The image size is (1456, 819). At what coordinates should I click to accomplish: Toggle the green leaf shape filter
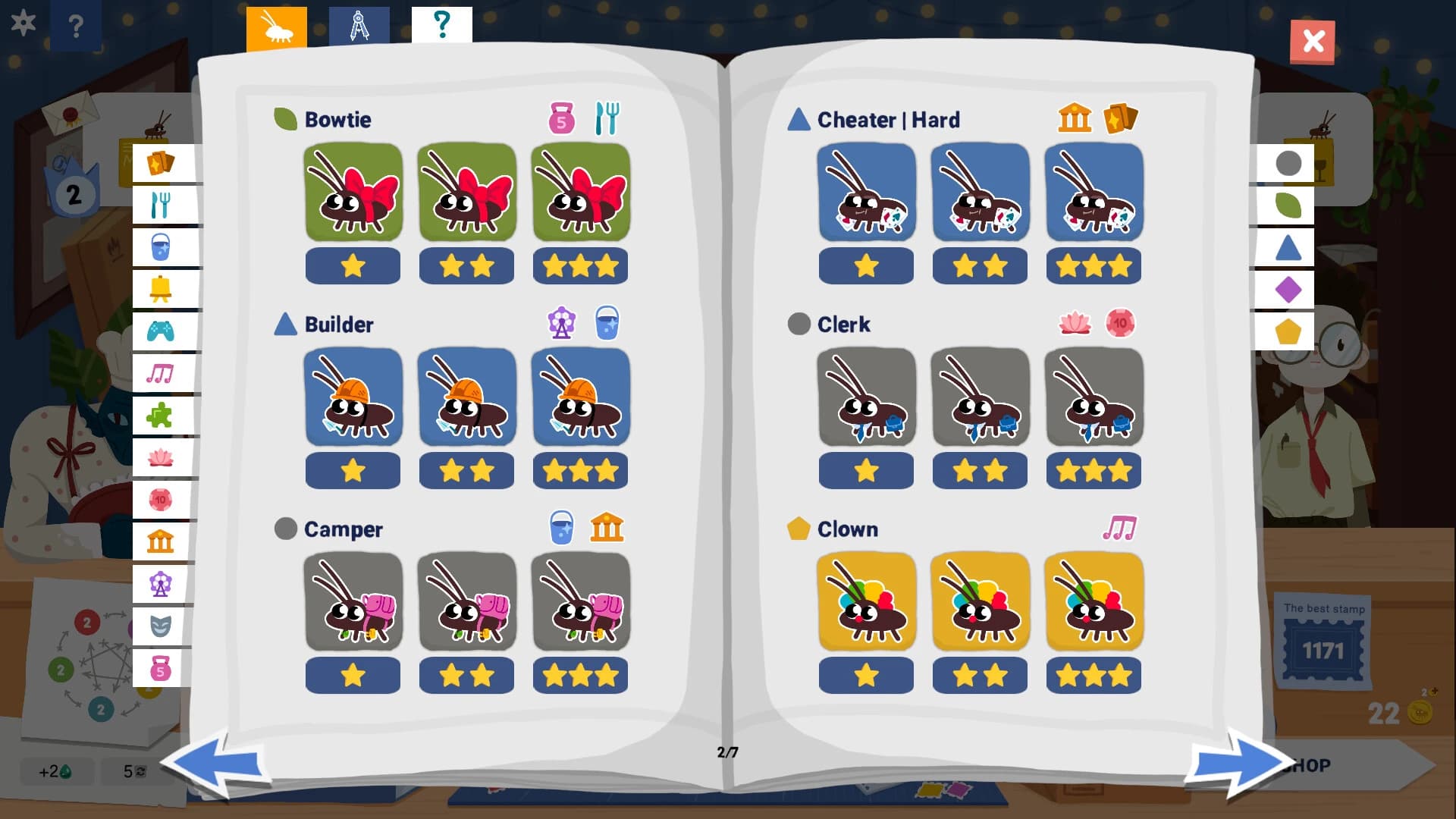point(1288,205)
